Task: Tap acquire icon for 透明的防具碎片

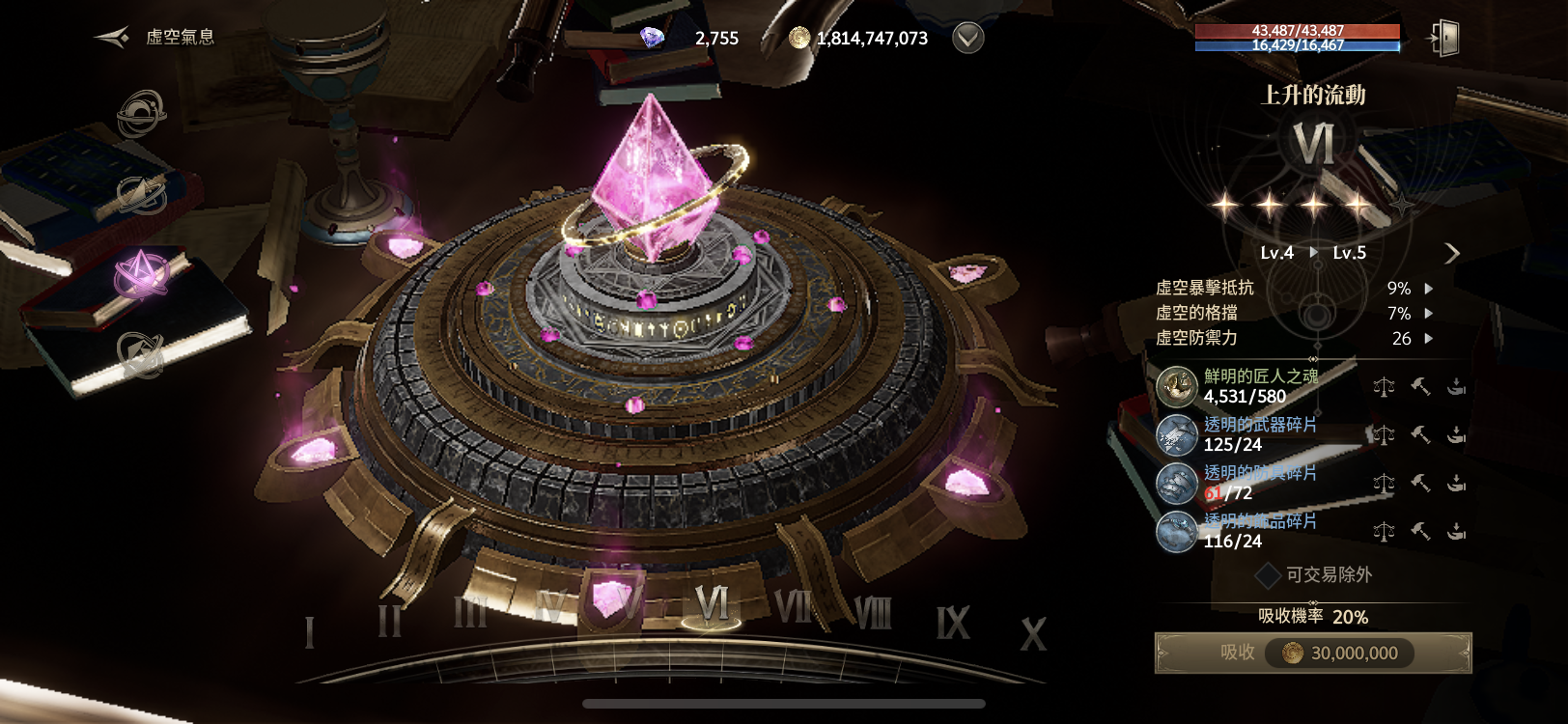Action: (1457, 484)
